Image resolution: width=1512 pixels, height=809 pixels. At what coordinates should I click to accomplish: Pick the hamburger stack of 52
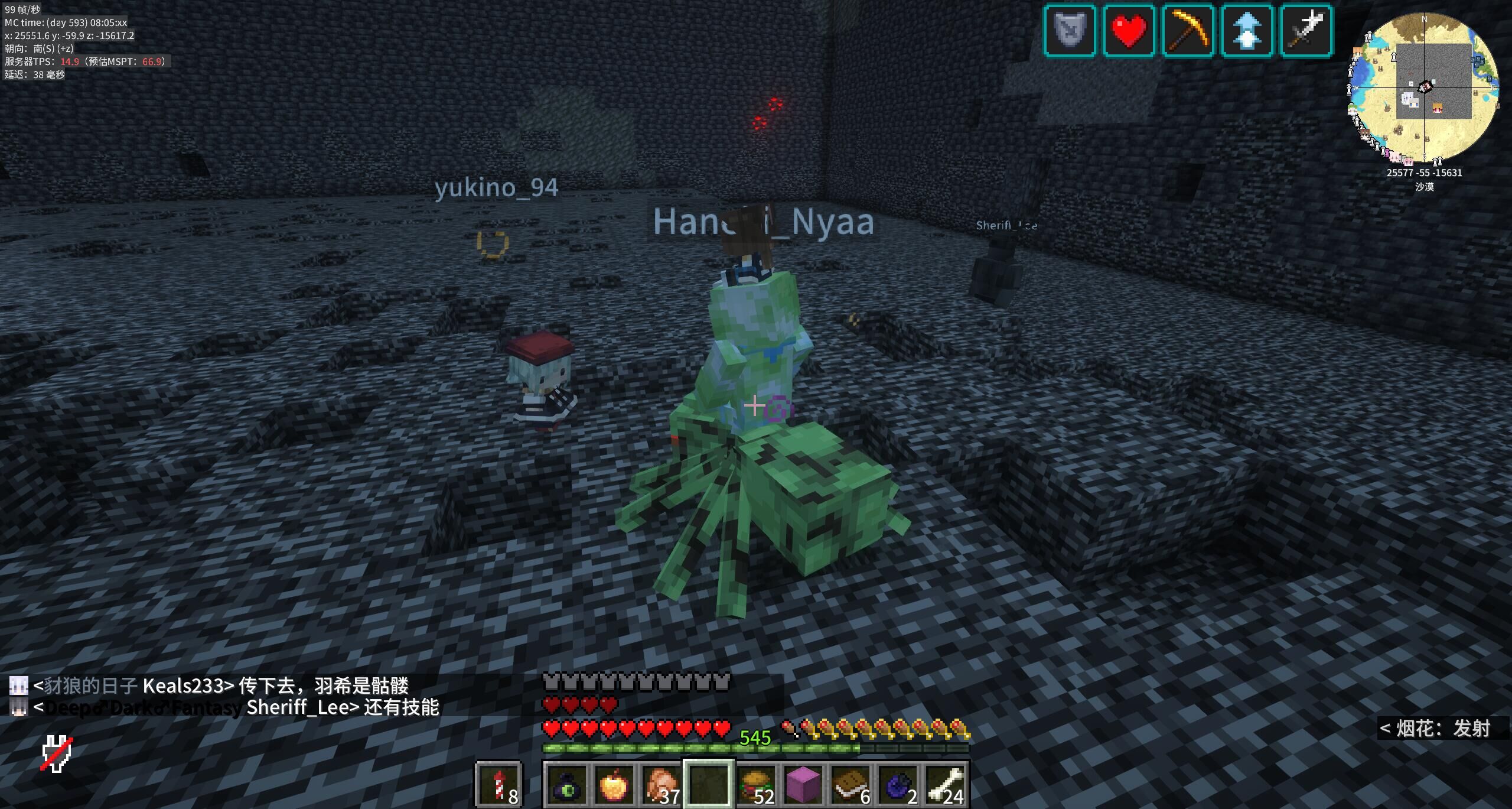tap(757, 784)
